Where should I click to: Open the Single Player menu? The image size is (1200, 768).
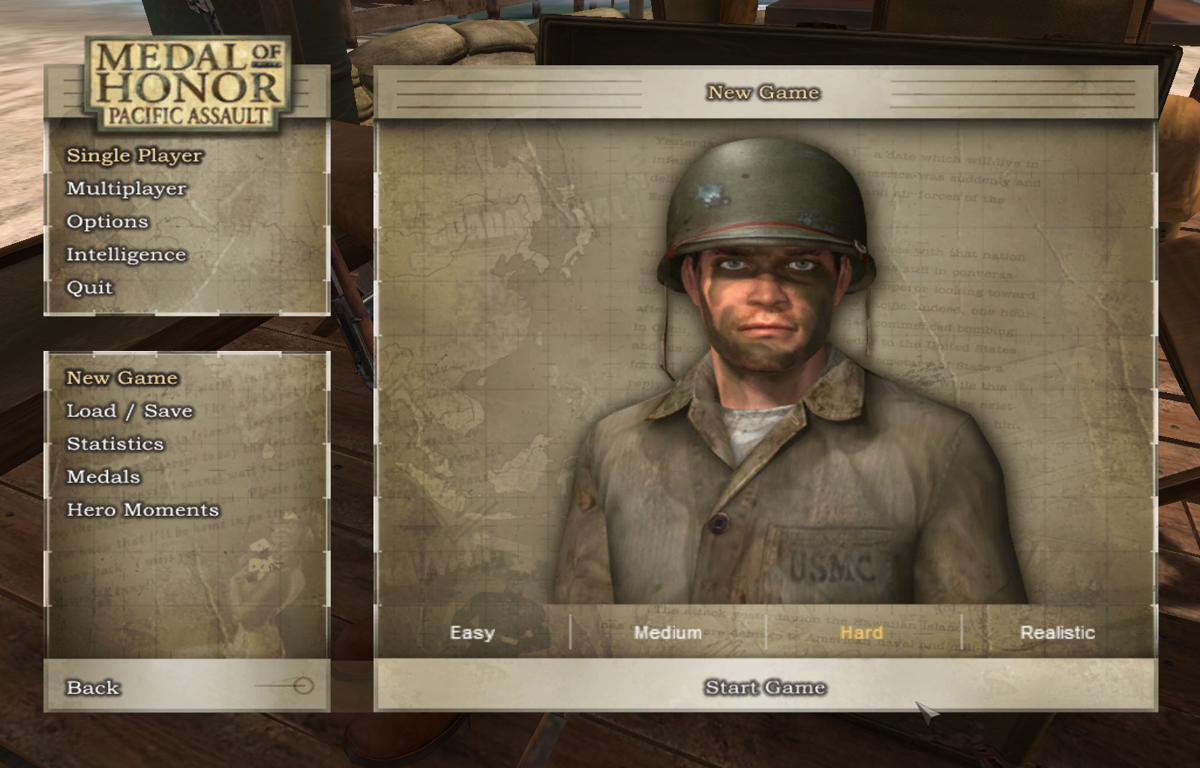(134, 156)
